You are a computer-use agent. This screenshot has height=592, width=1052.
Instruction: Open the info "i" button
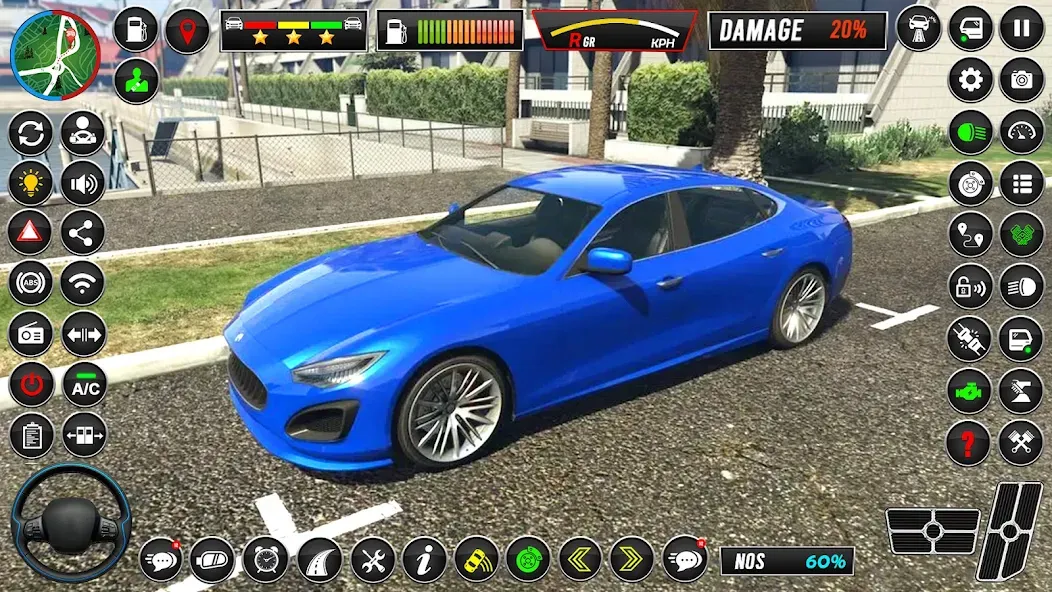coord(424,559)
